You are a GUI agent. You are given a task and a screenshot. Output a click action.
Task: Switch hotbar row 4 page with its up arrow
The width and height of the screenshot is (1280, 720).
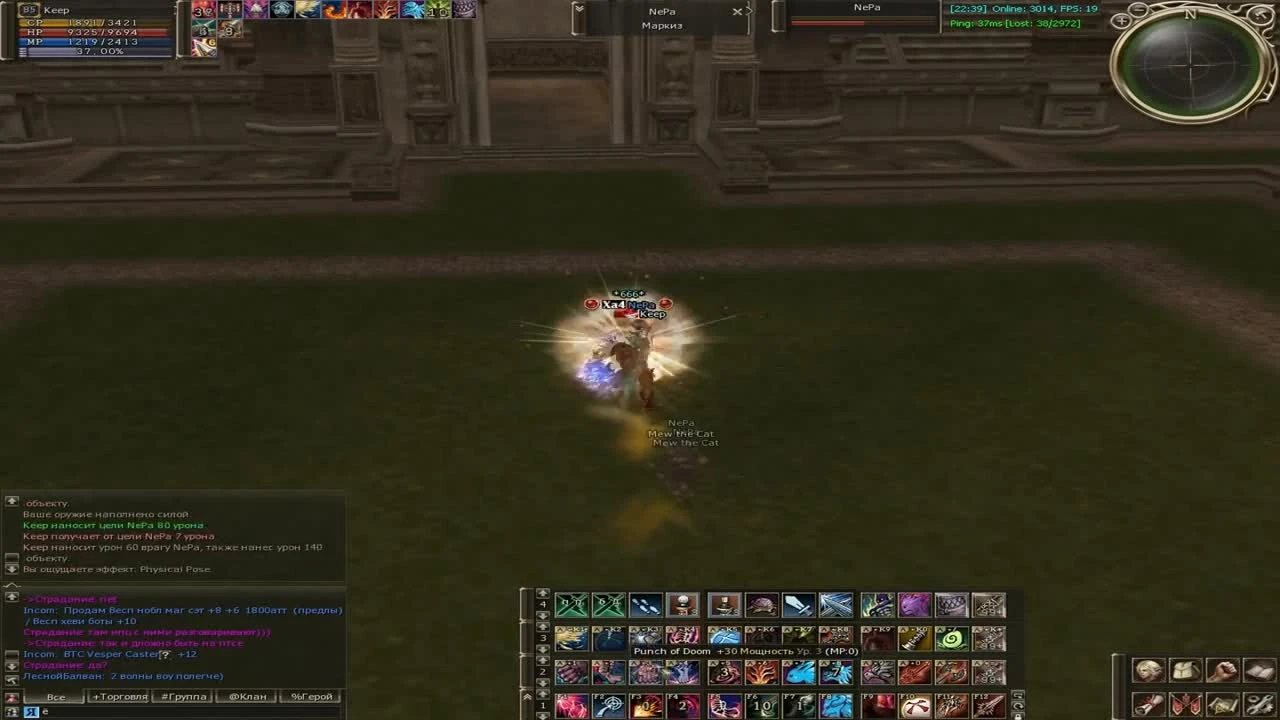click(540, 595)
